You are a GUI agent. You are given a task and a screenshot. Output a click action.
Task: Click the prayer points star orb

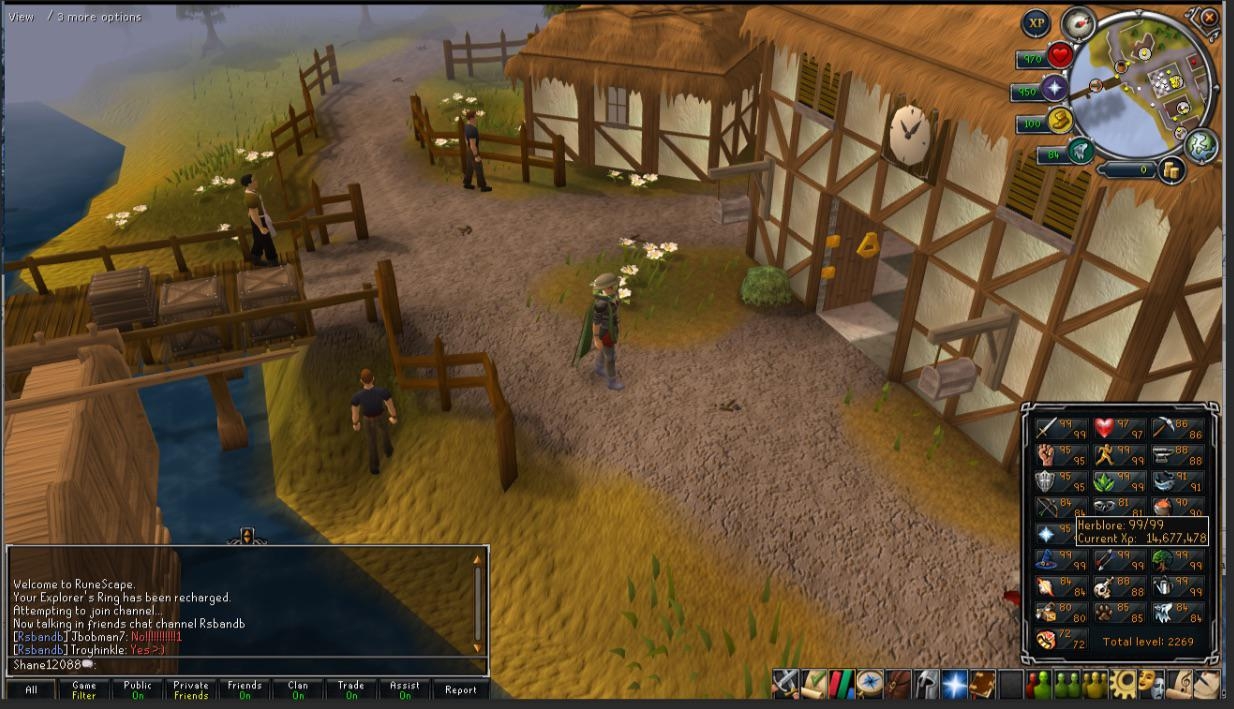pos(1054,90)
